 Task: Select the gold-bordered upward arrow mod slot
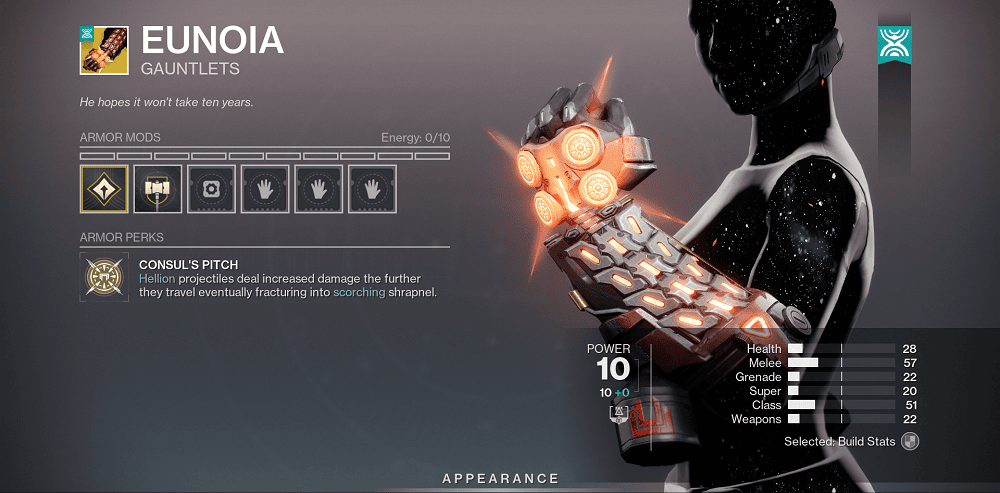click(x=104, y=189)
